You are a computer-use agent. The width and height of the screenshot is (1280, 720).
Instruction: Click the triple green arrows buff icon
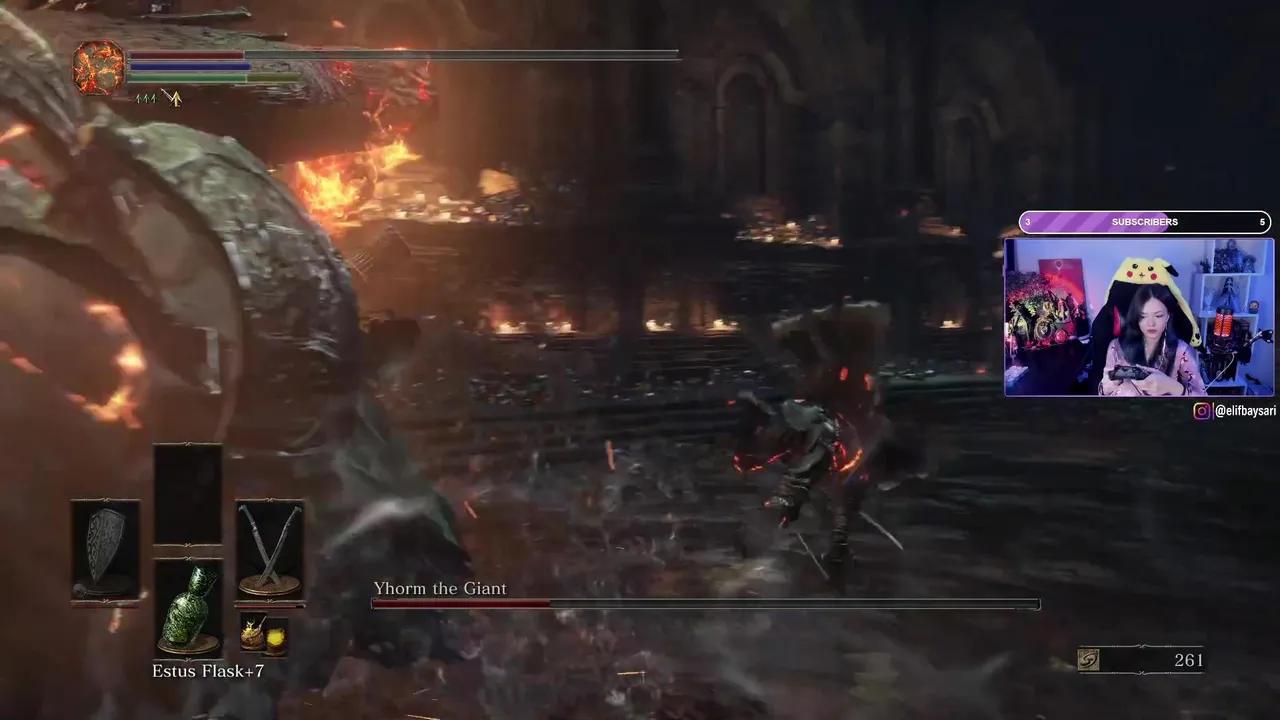(146, 98)
